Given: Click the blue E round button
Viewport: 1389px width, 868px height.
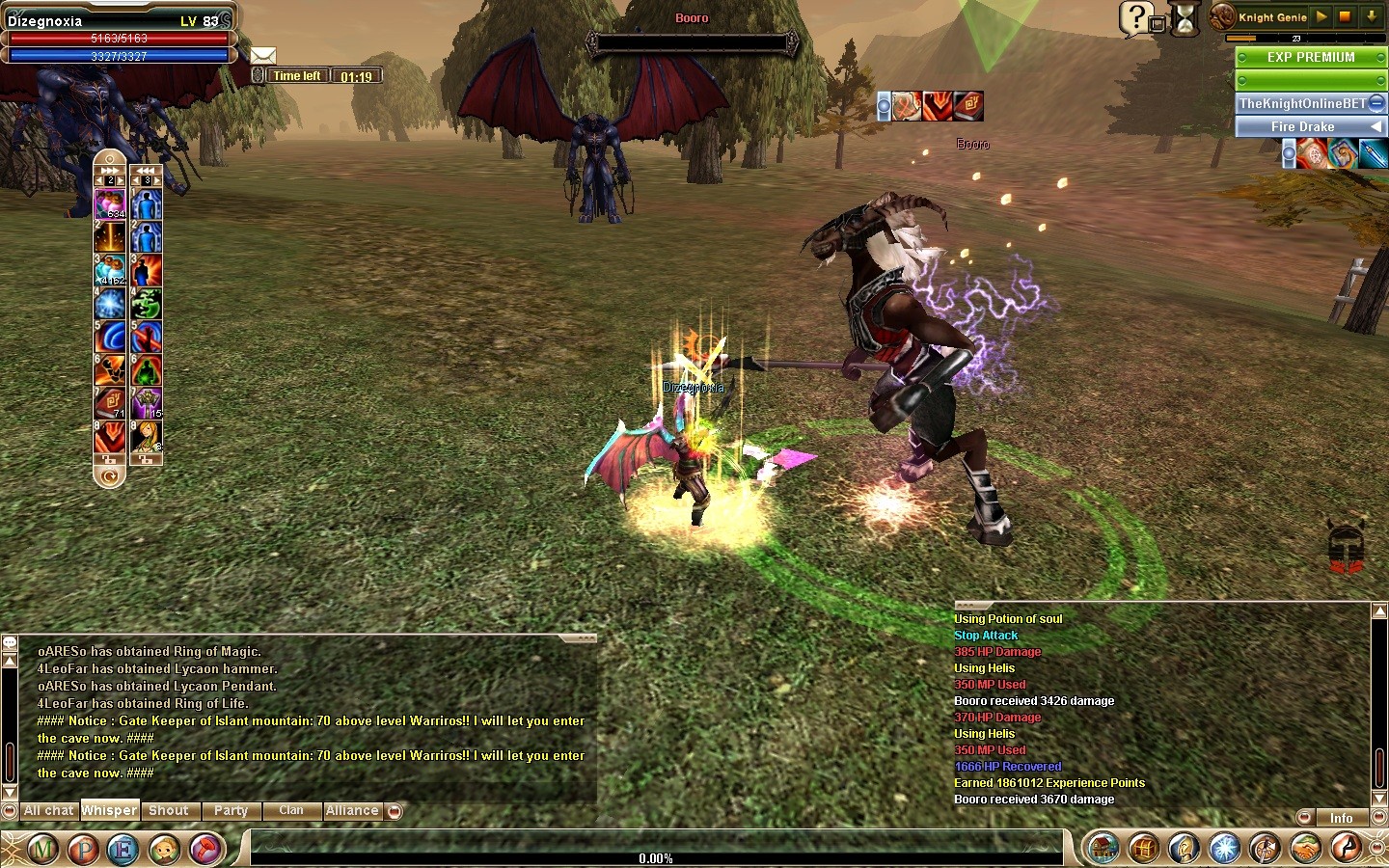Looking at the screenshot, I should [123, 850].
